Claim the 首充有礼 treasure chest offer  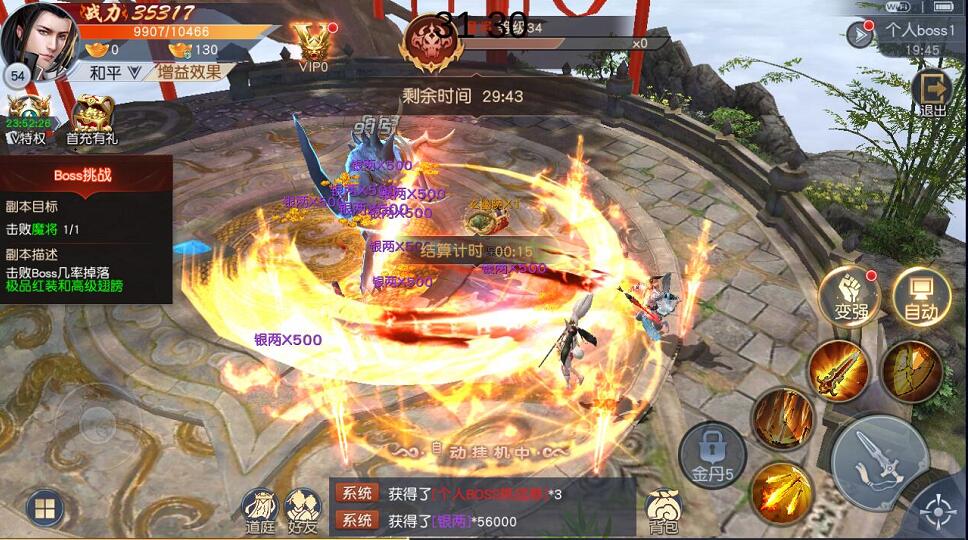pyautogui.click(x=92, y=120)
